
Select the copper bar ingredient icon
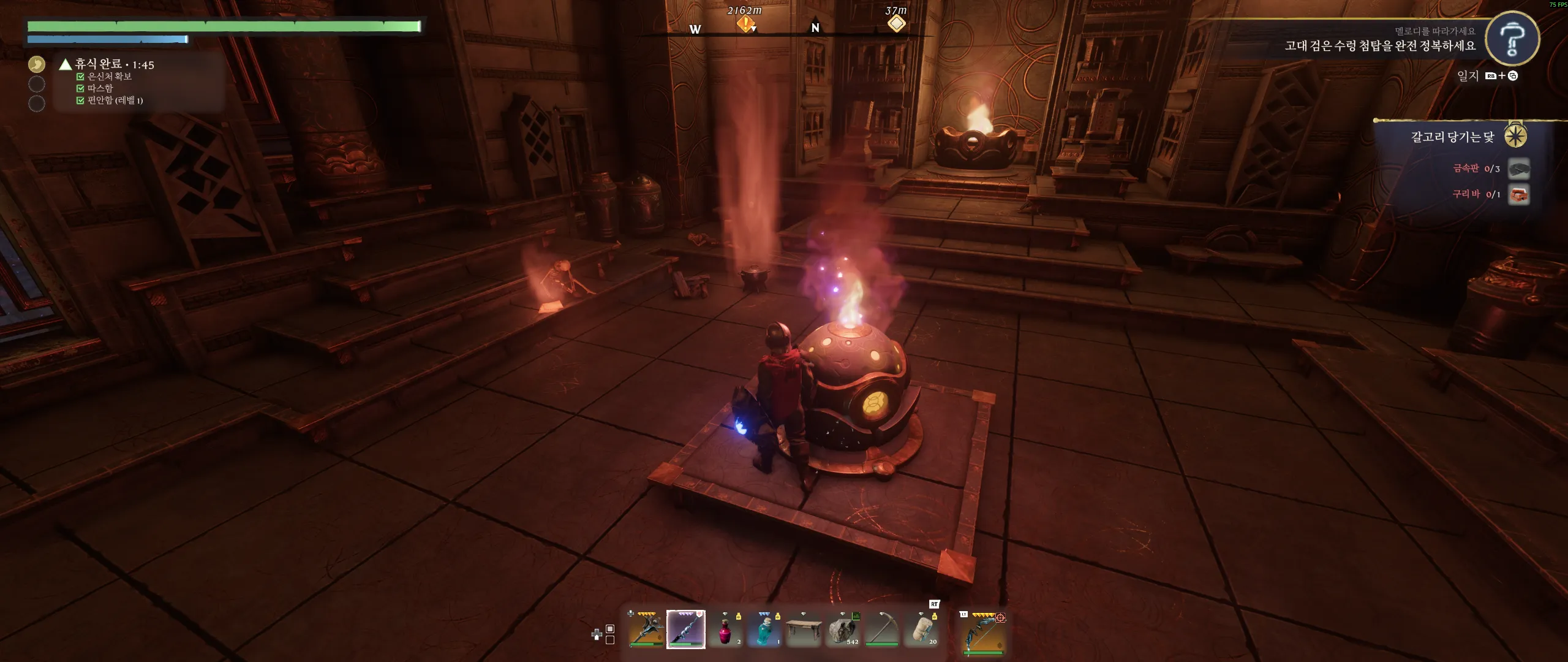click(1518, 195)
